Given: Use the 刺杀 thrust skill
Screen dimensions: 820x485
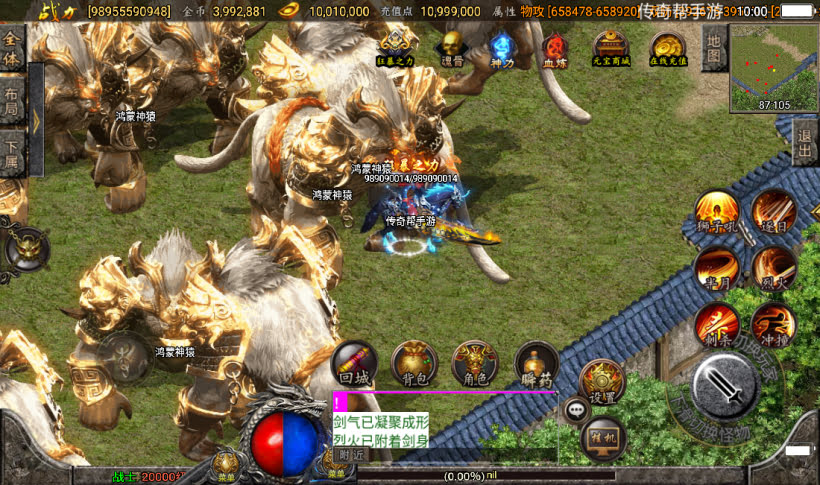Looking at the screenshot, I should (716, 324).
